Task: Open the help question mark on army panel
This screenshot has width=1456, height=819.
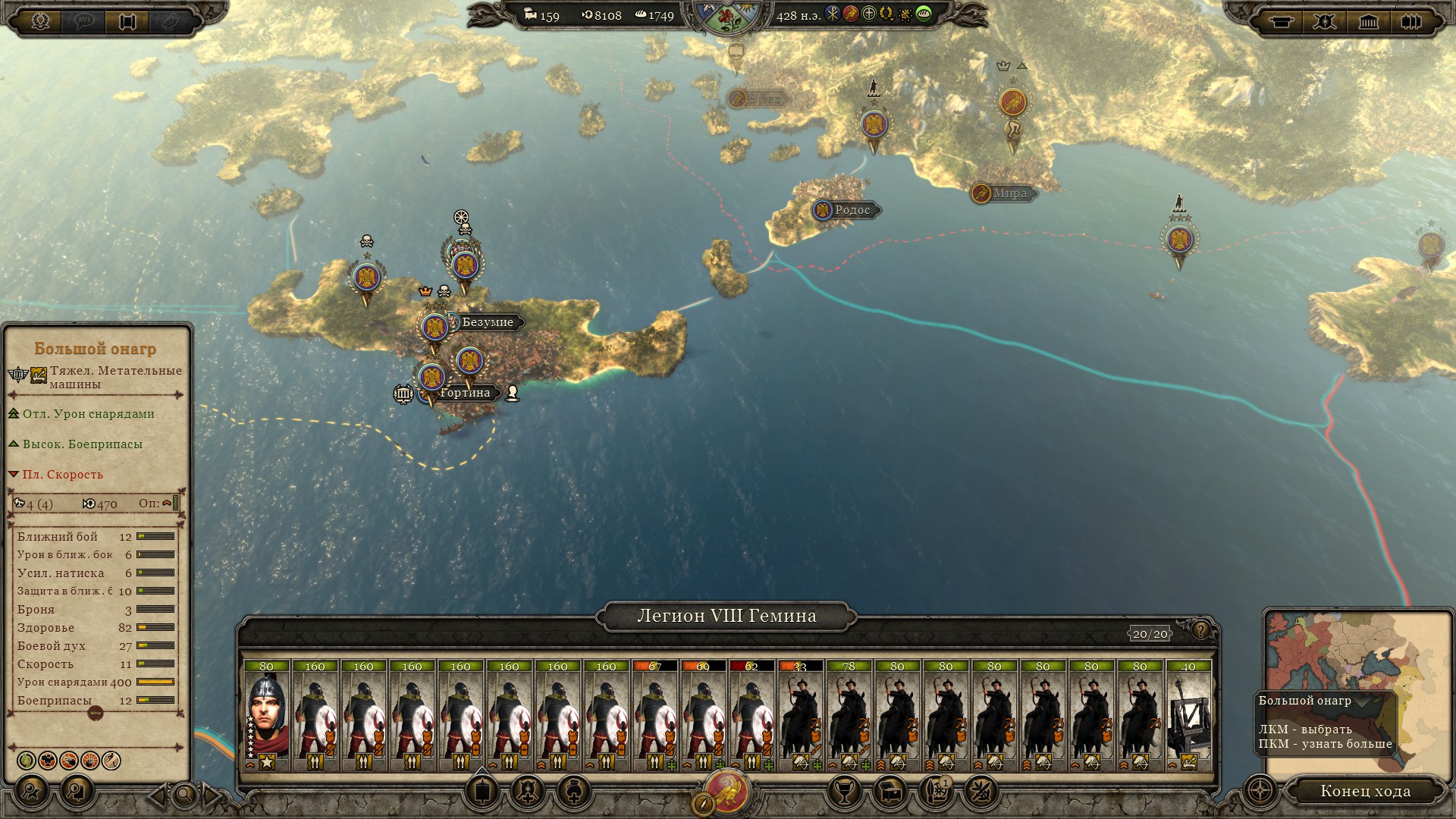Action: pyautogui.click(x=1200, y=630)
